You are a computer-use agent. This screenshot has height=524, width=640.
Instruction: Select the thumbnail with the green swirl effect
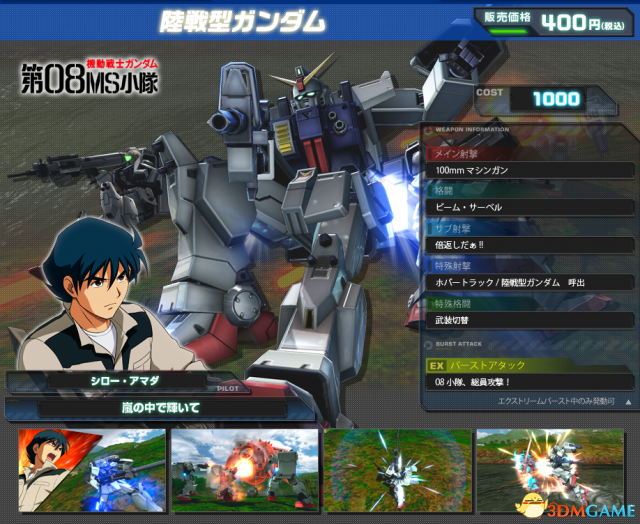[397, 470]
